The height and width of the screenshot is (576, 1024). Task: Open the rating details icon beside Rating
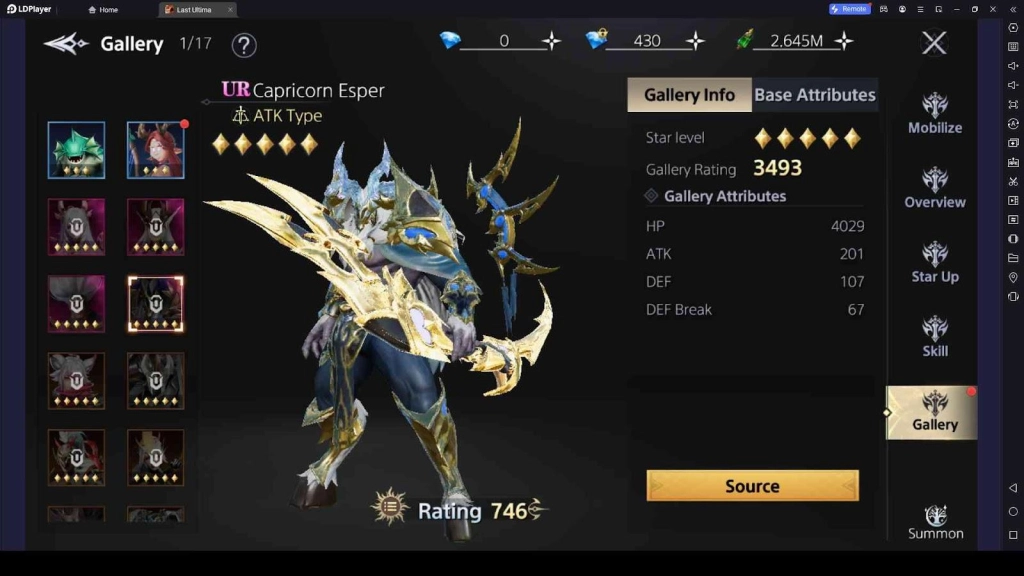(389, 507)
